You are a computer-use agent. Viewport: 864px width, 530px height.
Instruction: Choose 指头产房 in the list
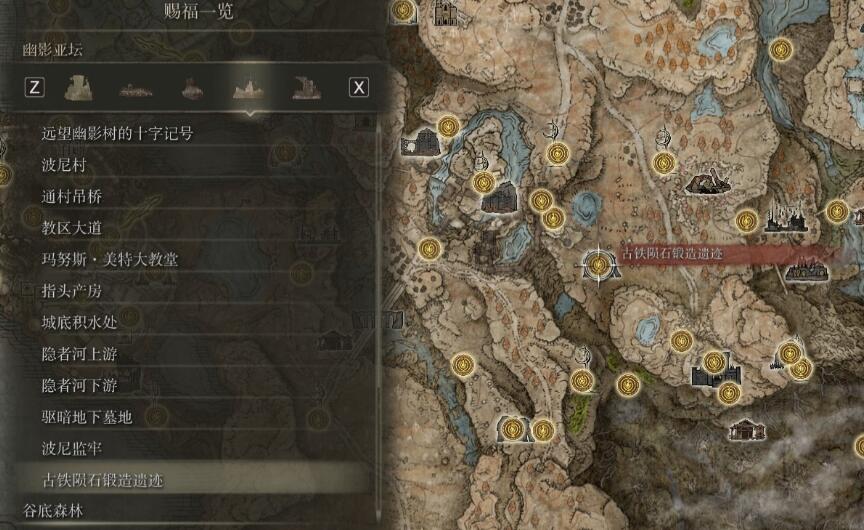point(72,291)
